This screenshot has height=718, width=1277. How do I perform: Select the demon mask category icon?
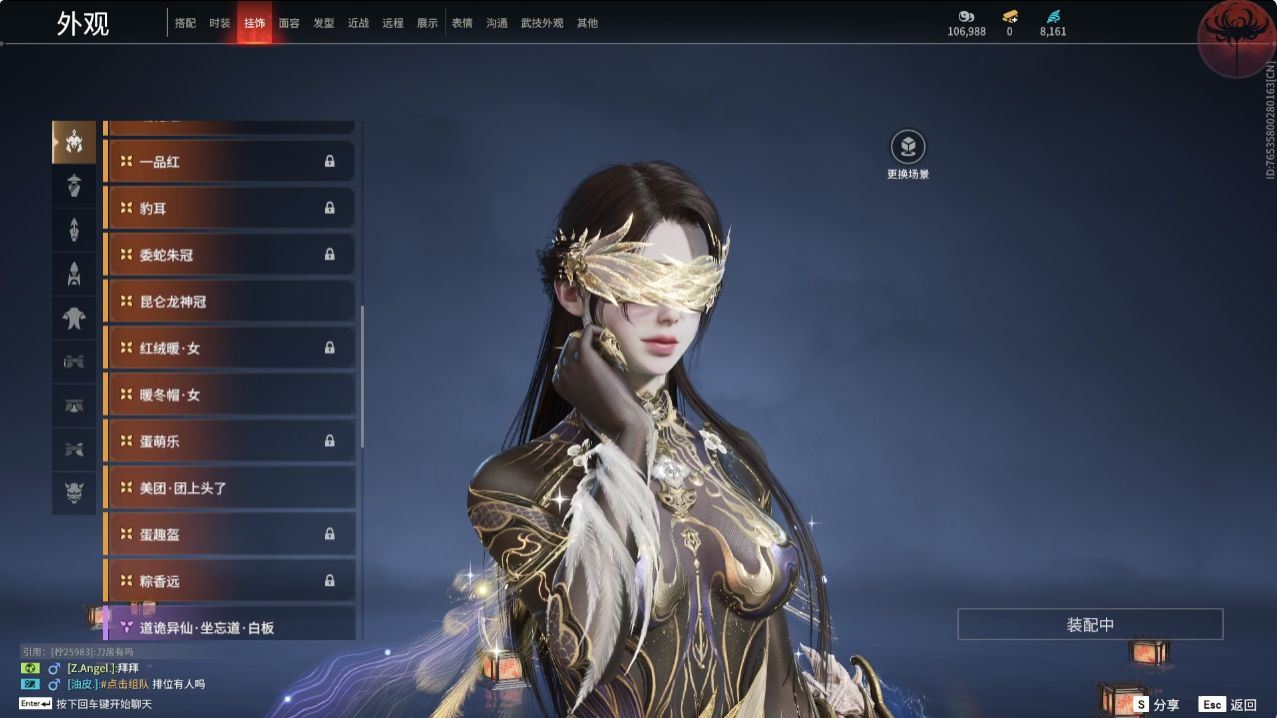point(74,493)
